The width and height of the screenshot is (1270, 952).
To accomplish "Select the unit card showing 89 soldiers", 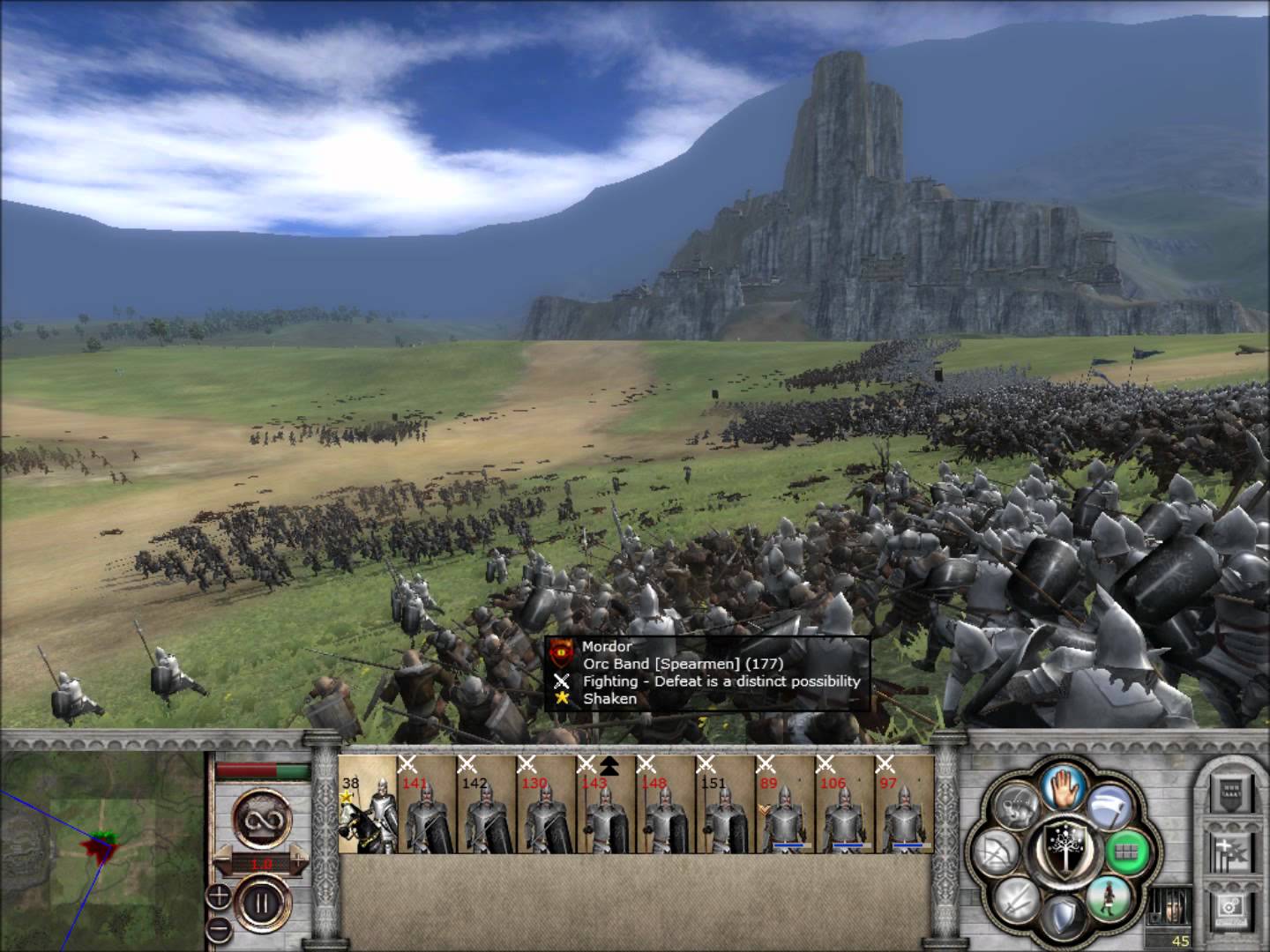I will click(x=785, y=805).
